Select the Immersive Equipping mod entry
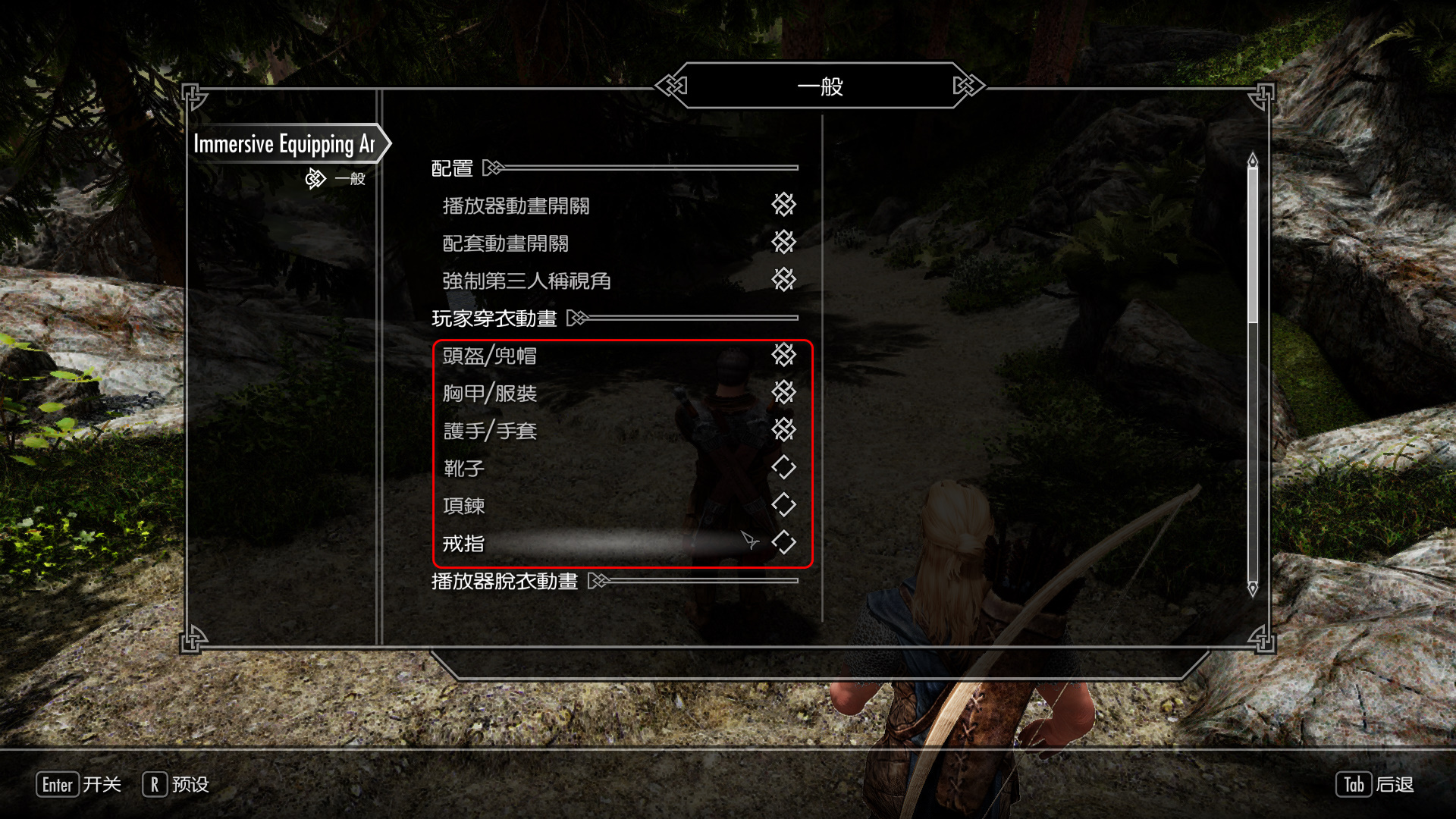The height and width of the screenshot is (819, 1456). [284, 143]
